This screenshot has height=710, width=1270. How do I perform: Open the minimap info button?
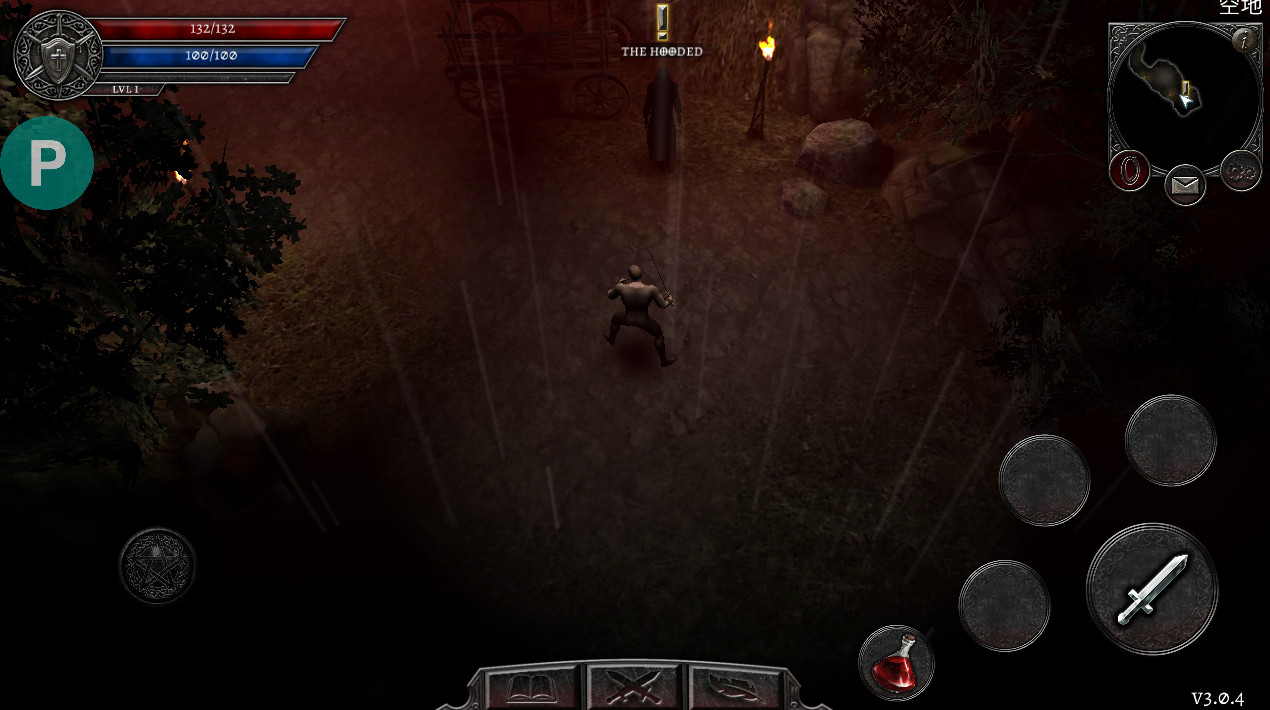[1245, 41]
